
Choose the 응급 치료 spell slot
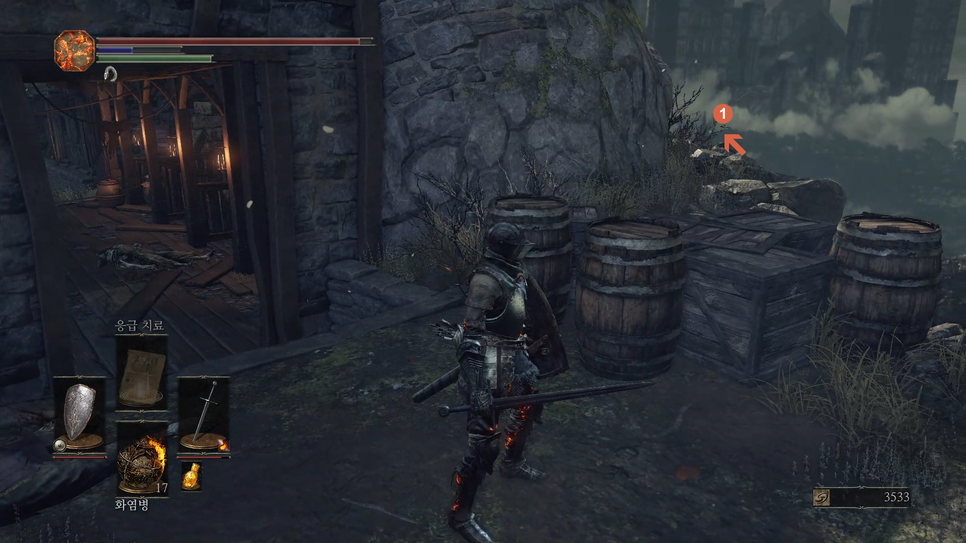coord(141,372)
